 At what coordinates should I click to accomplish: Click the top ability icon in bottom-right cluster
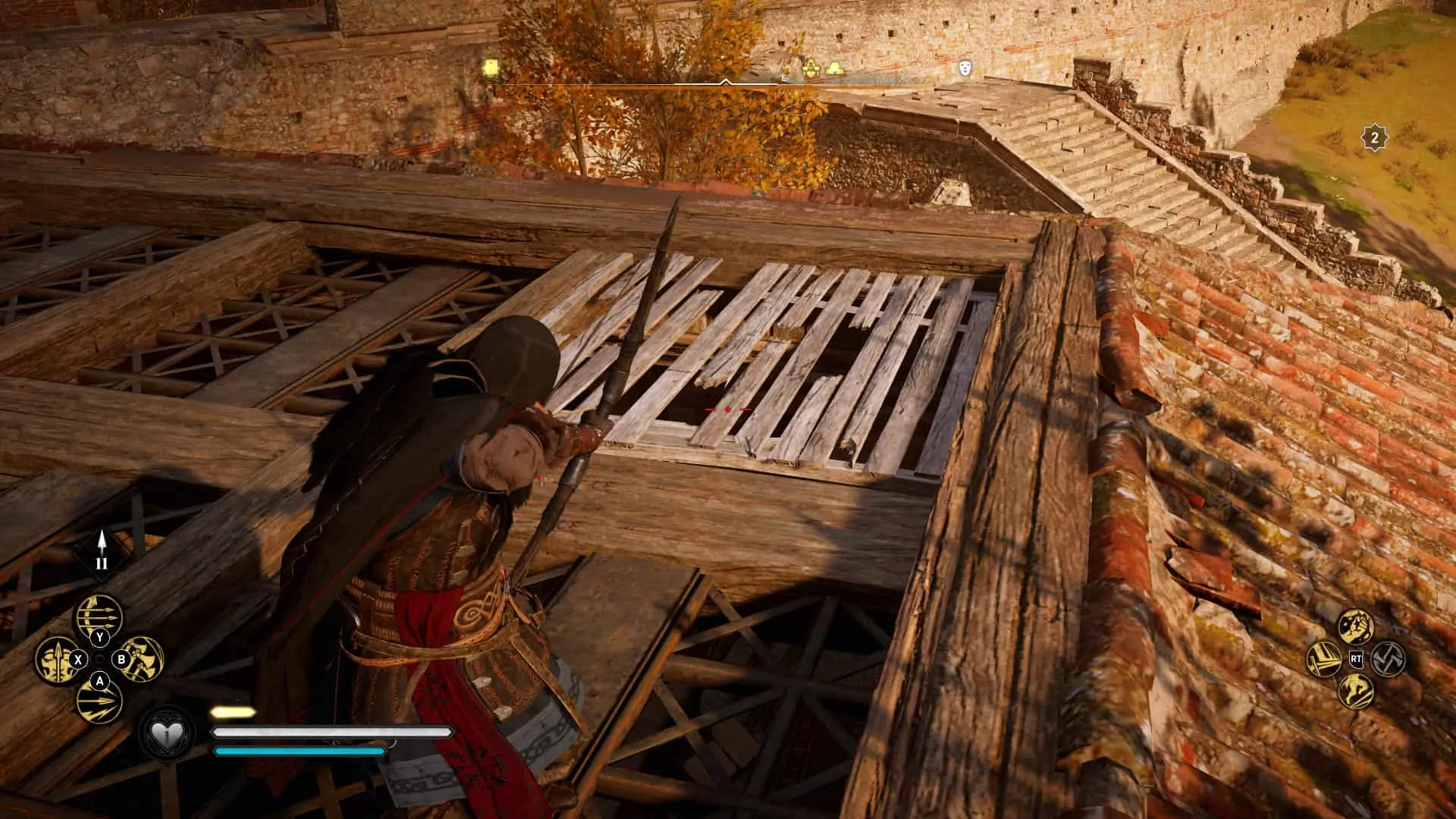1356,627
